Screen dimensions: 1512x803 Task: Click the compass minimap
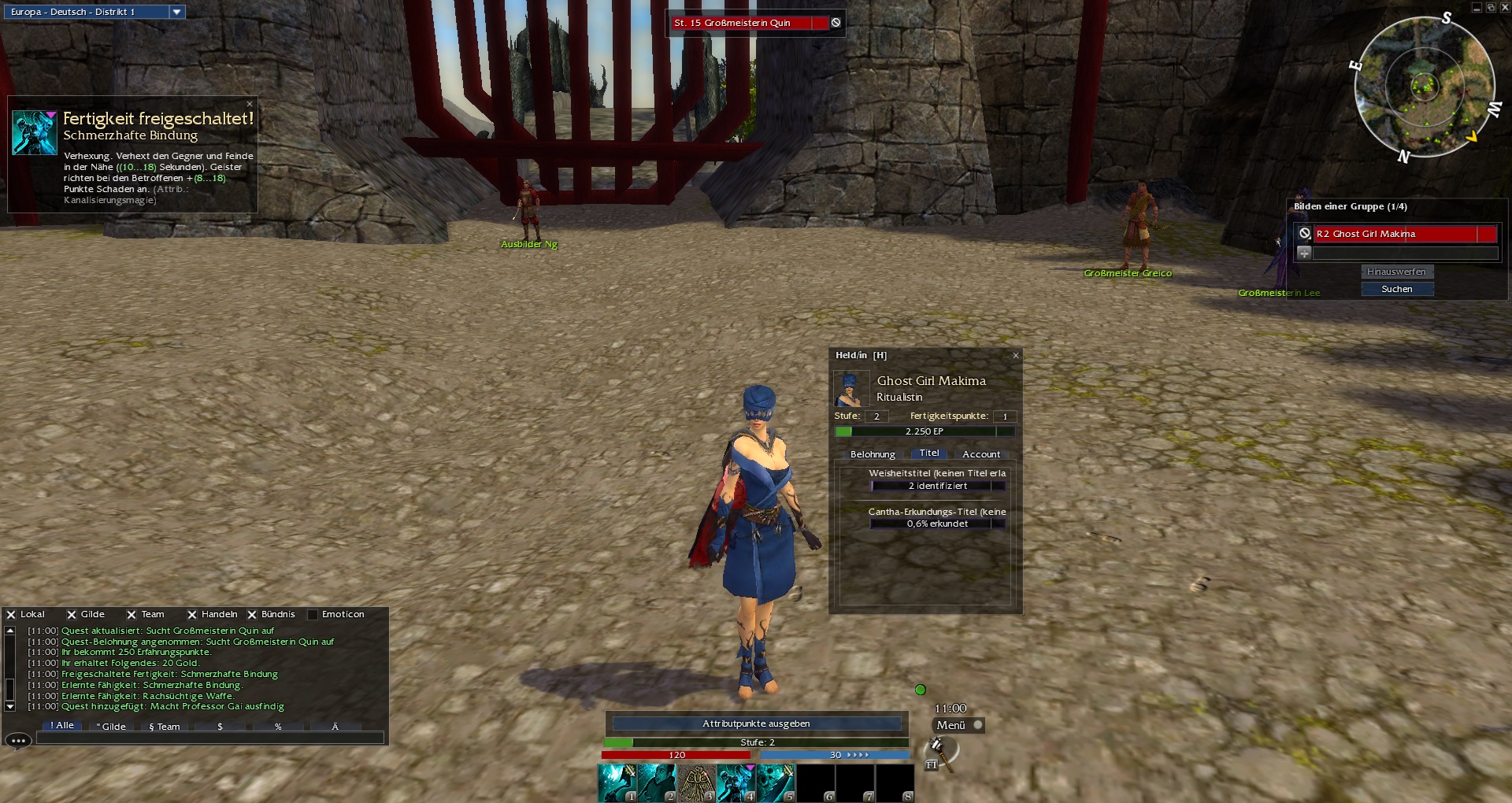(x=1424, y=87)
